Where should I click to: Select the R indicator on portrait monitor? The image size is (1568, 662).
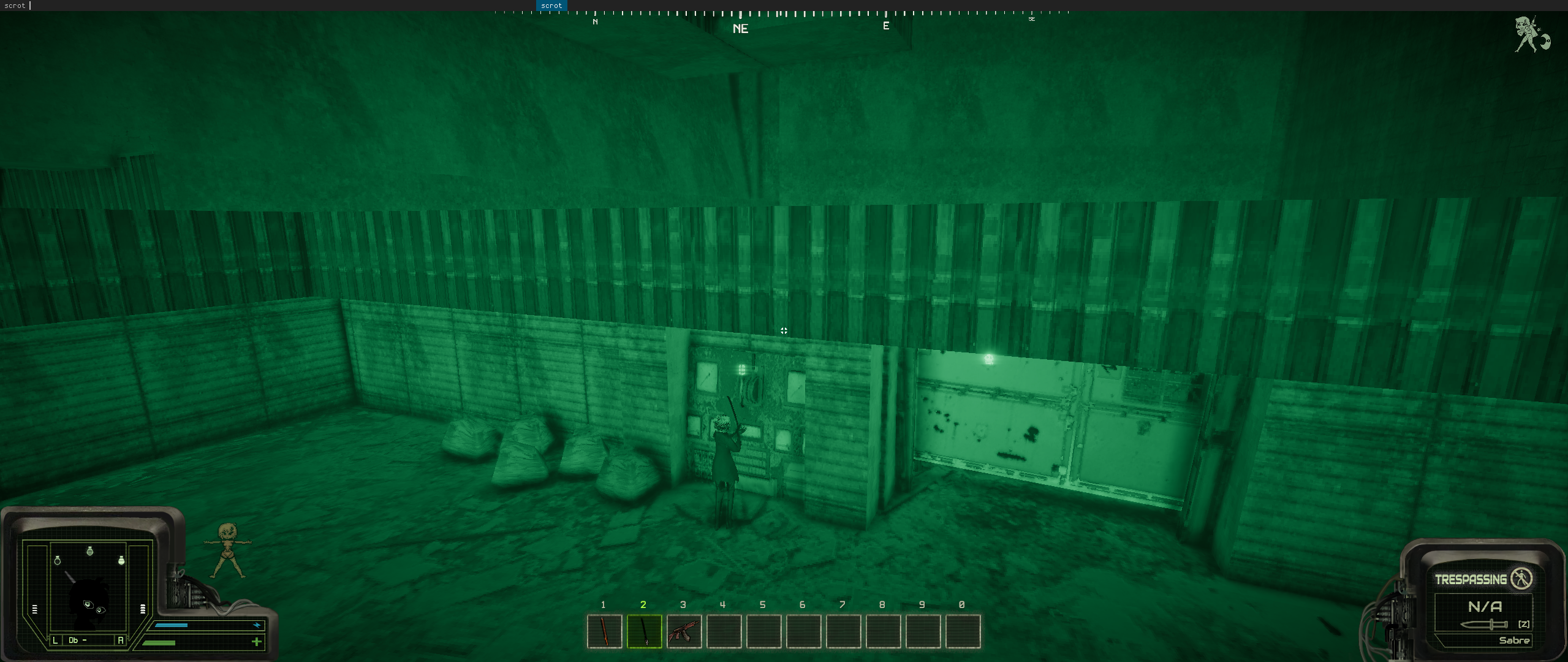pos(120,640)
